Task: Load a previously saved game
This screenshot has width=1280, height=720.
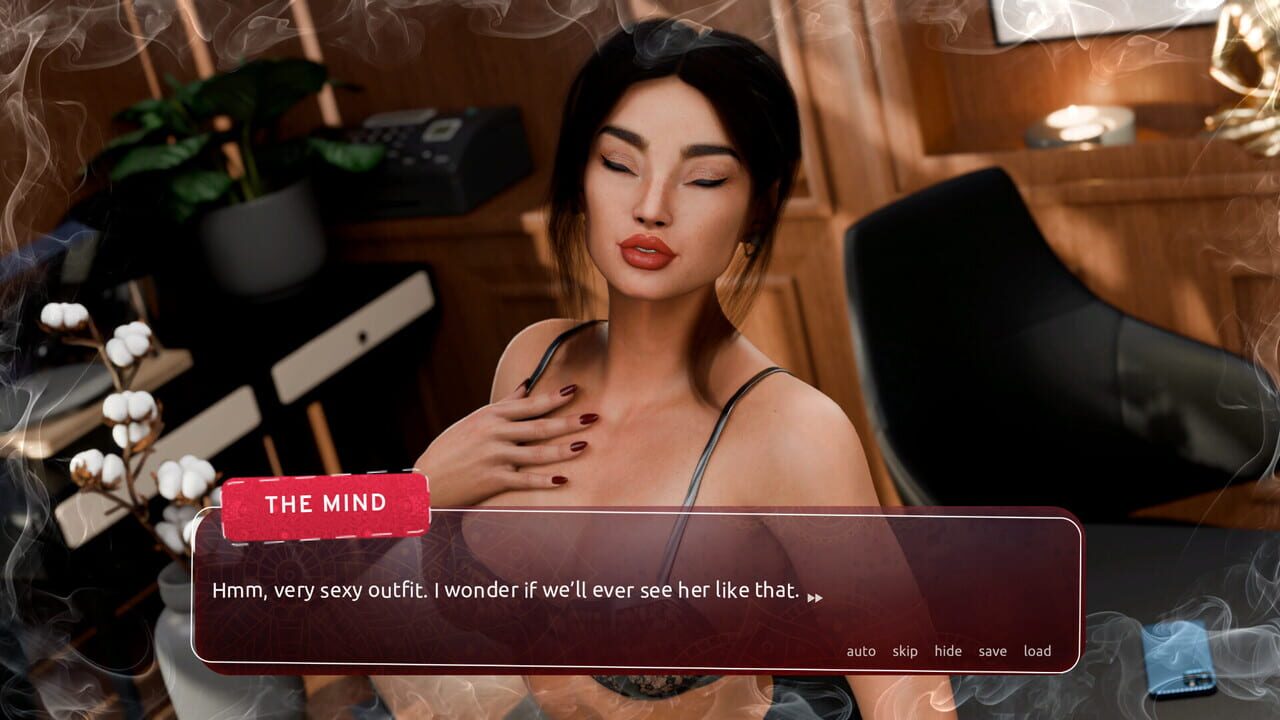Action: pos(1037,650)
